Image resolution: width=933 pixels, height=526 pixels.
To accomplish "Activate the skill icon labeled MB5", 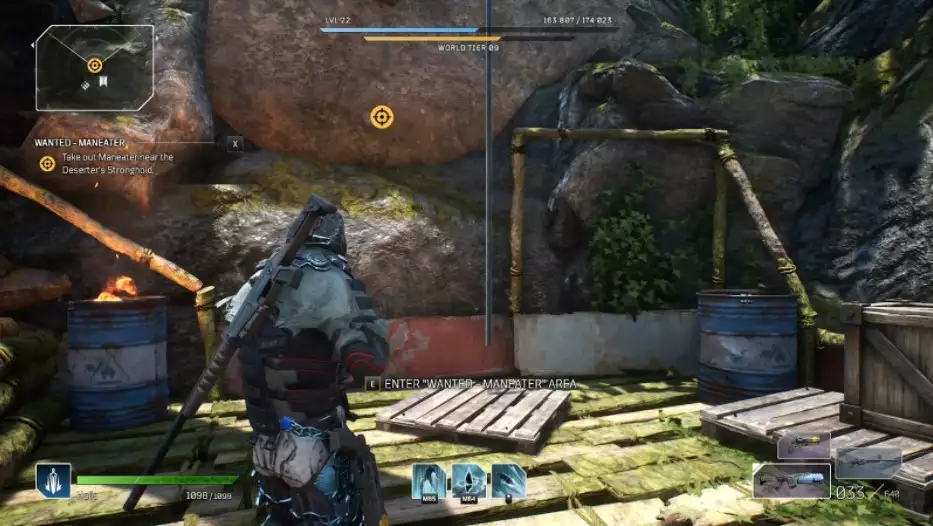I will (429, 481).
